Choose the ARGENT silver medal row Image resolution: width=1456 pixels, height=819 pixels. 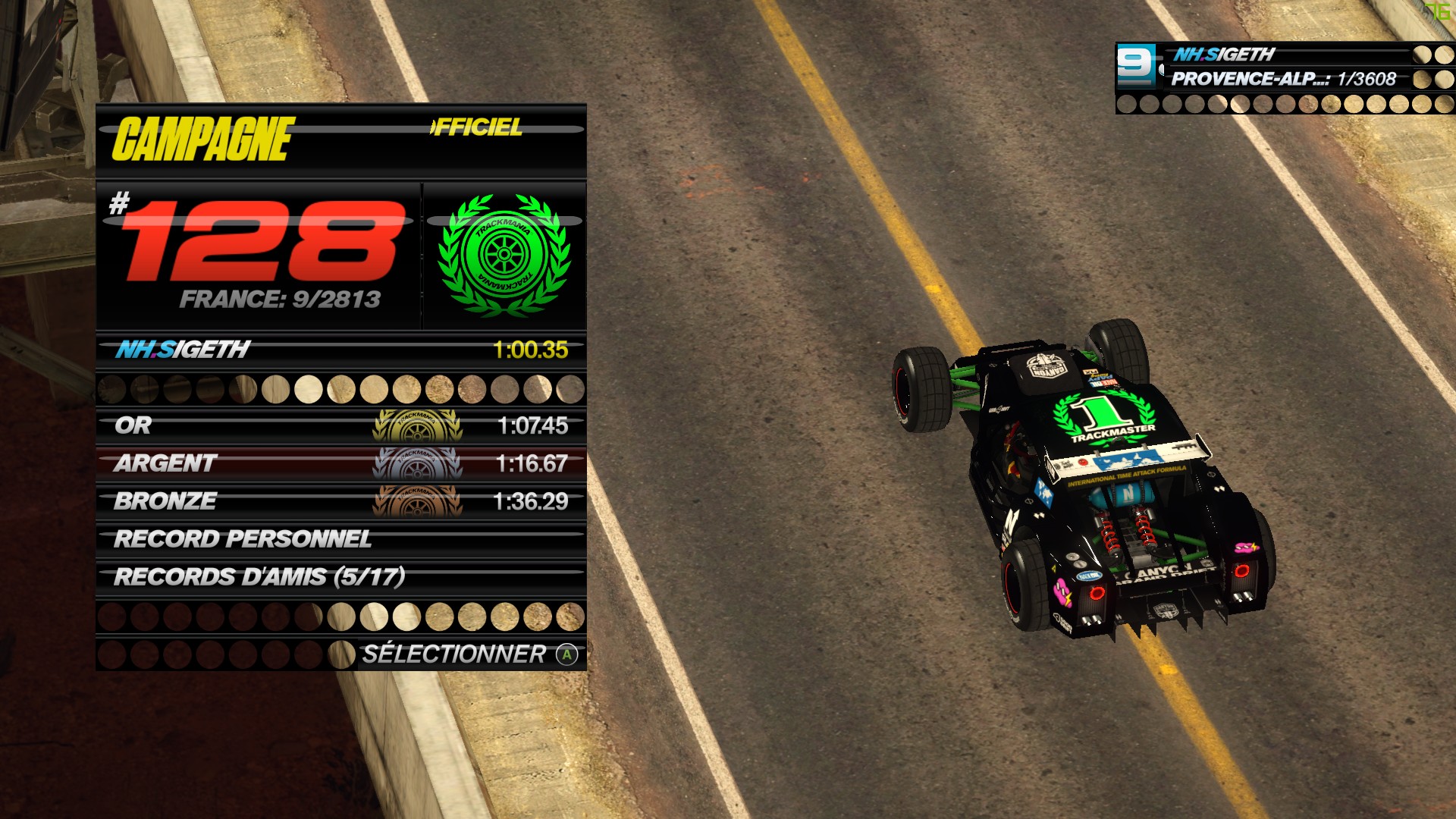(341, 463)
